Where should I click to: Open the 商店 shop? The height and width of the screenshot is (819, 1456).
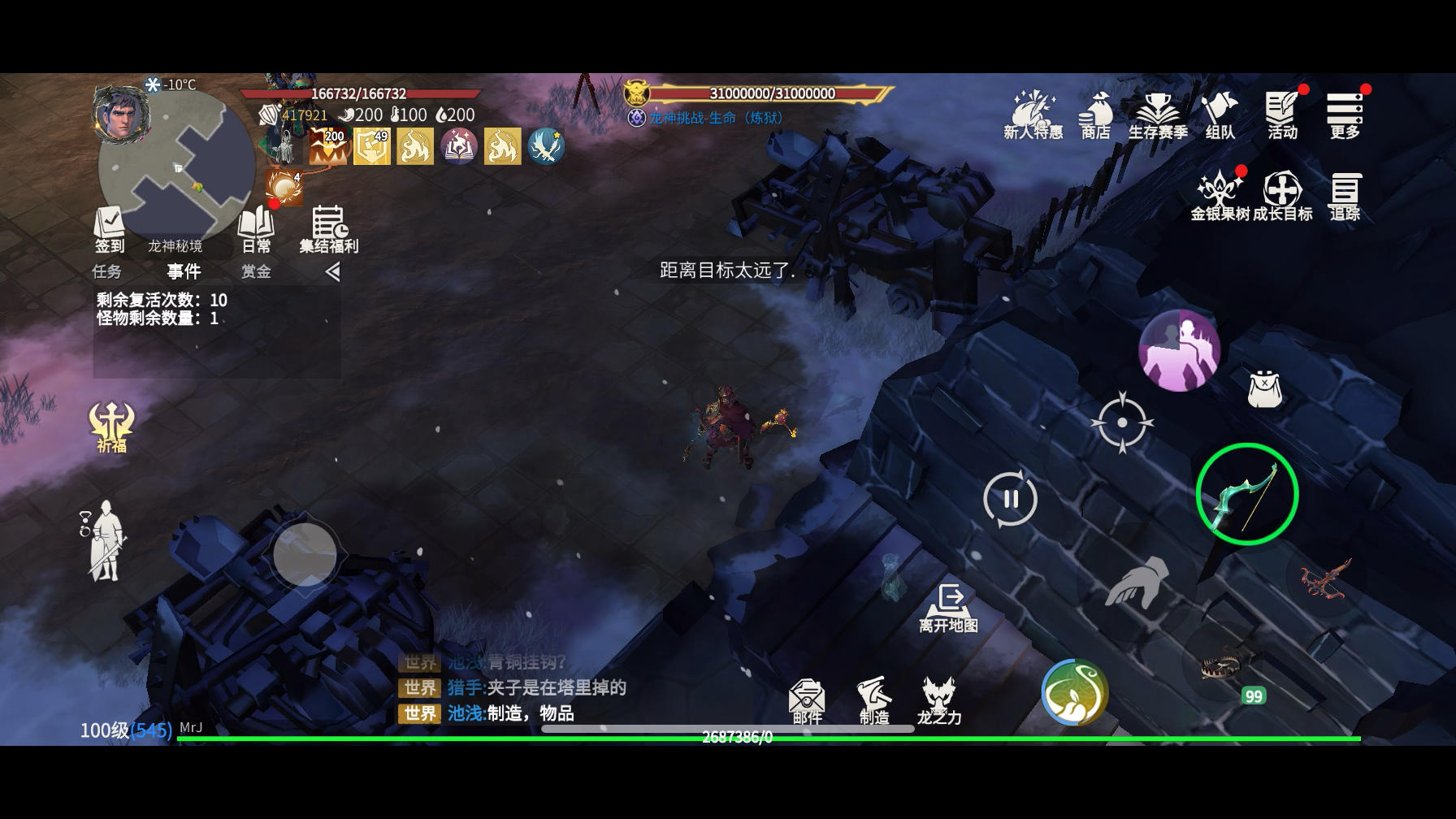pos(1095,115)
